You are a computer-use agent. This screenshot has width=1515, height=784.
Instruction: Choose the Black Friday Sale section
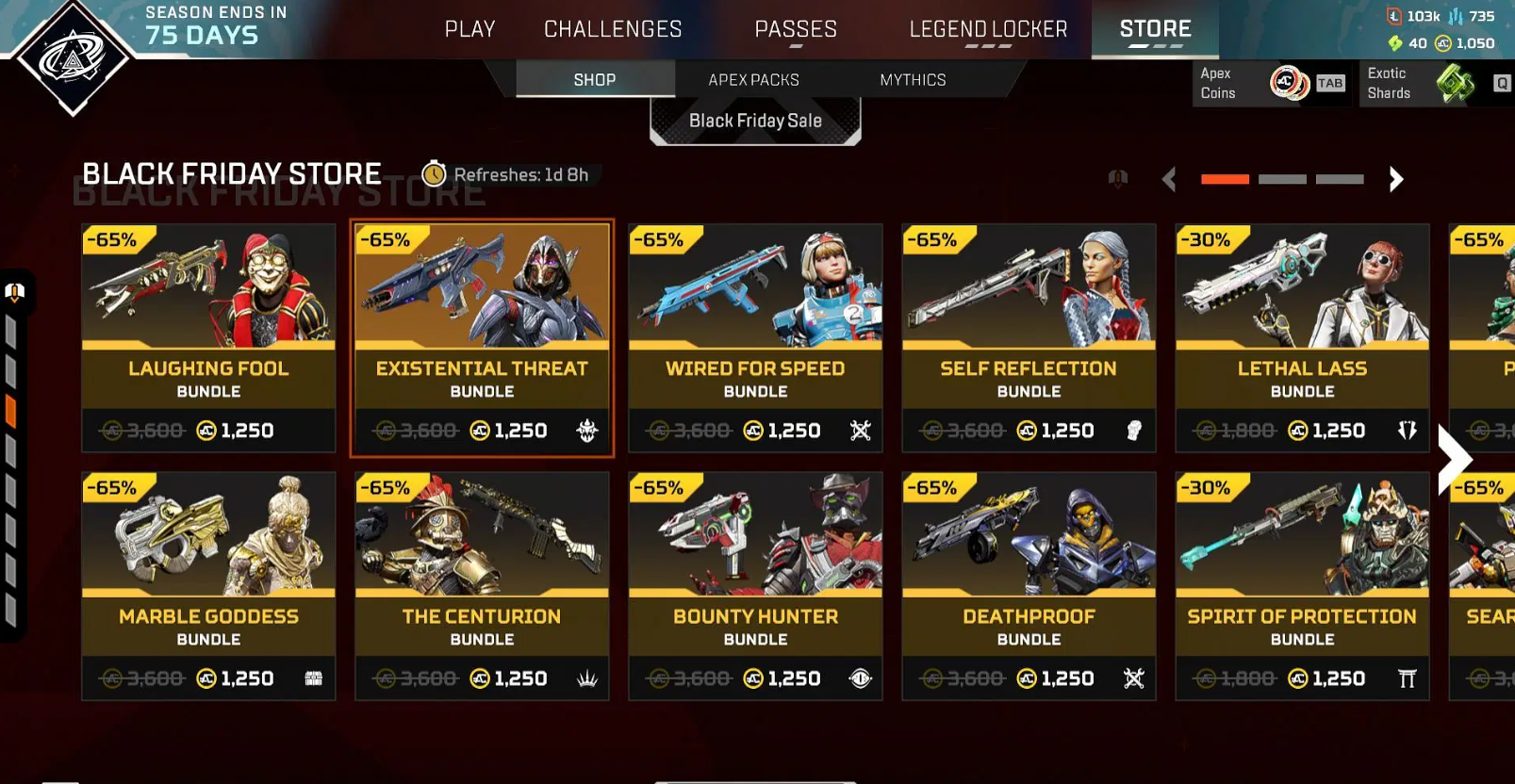(x=755, y=121)
